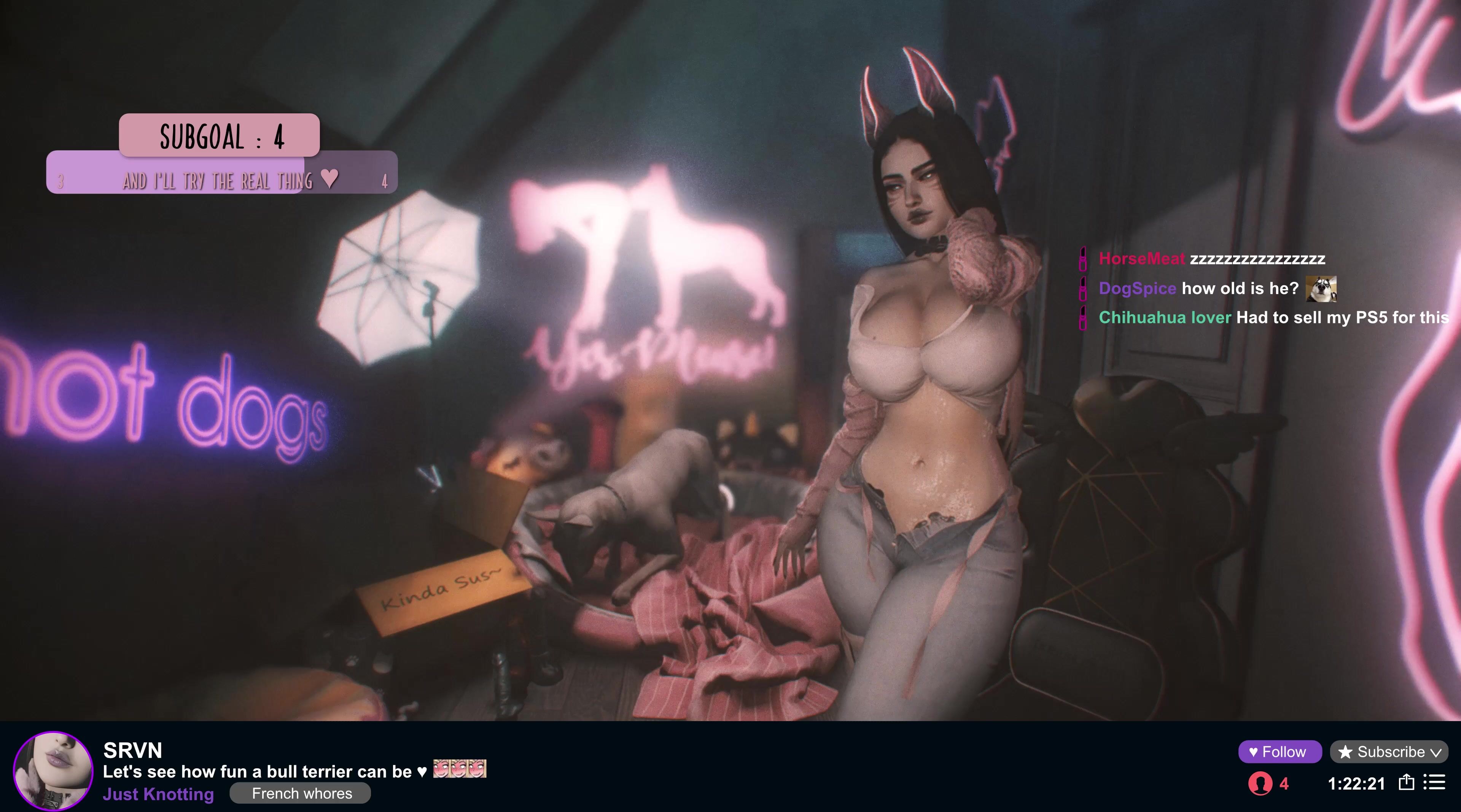Click the share icon beside the timer
Screen dimensions: 1461x812
click(x=1407, y=782)
